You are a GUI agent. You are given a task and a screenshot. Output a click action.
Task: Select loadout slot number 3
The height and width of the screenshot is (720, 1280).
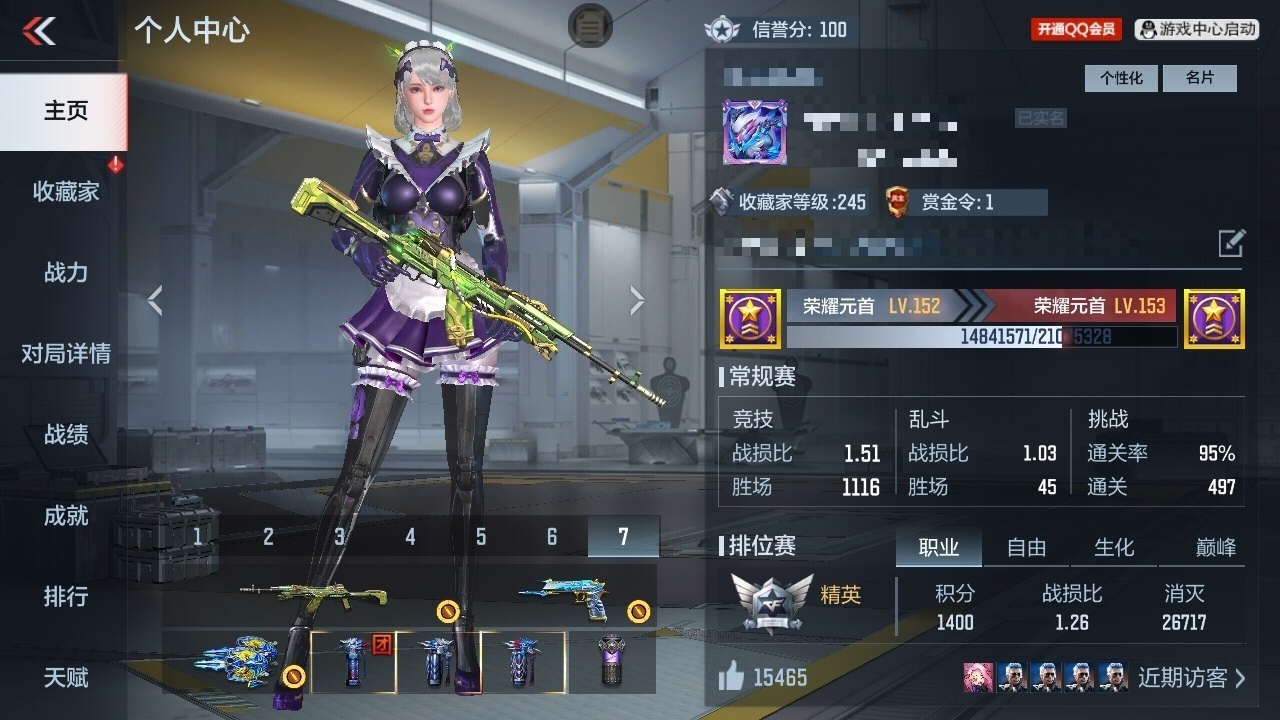coord(340,537)
